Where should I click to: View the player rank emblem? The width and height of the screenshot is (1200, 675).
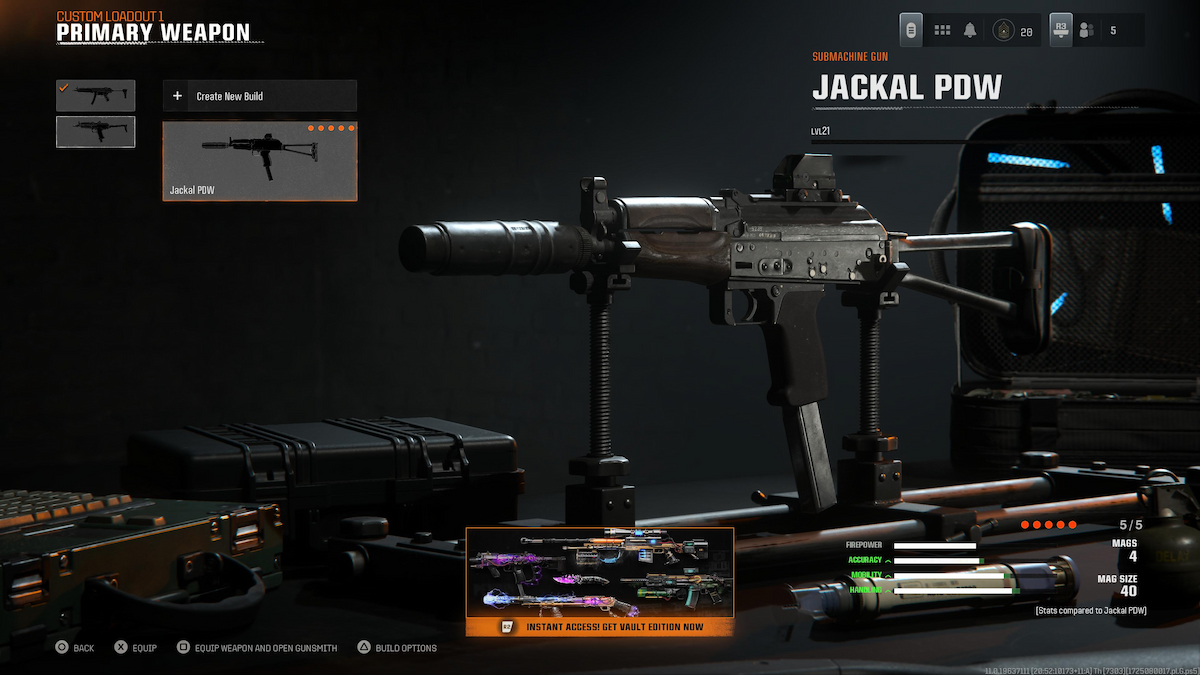pyautogui.click(x=1002, y=31)
